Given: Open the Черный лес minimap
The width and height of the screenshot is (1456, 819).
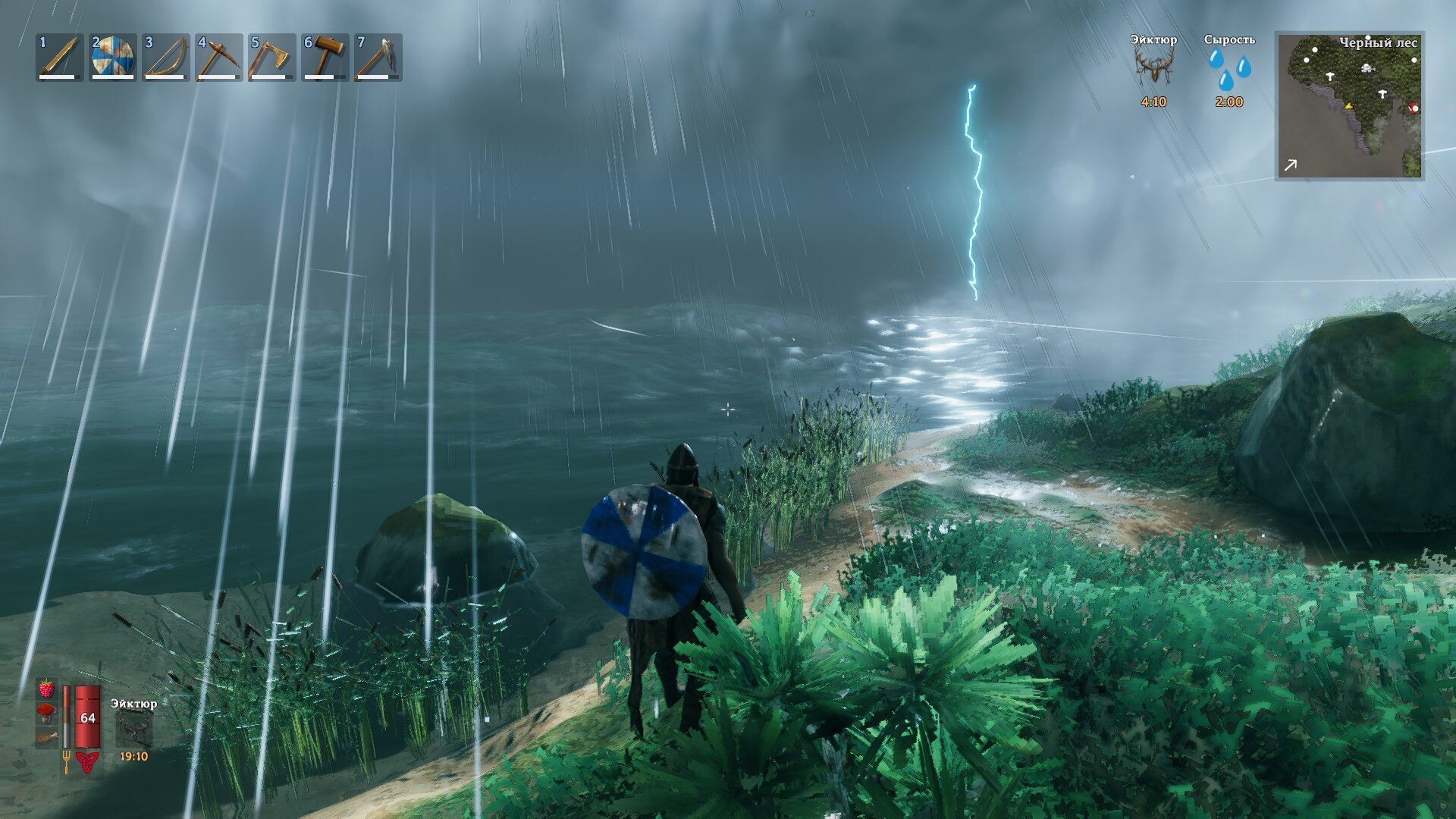Looking at the screenshot, I should (x=1350, y=106).
